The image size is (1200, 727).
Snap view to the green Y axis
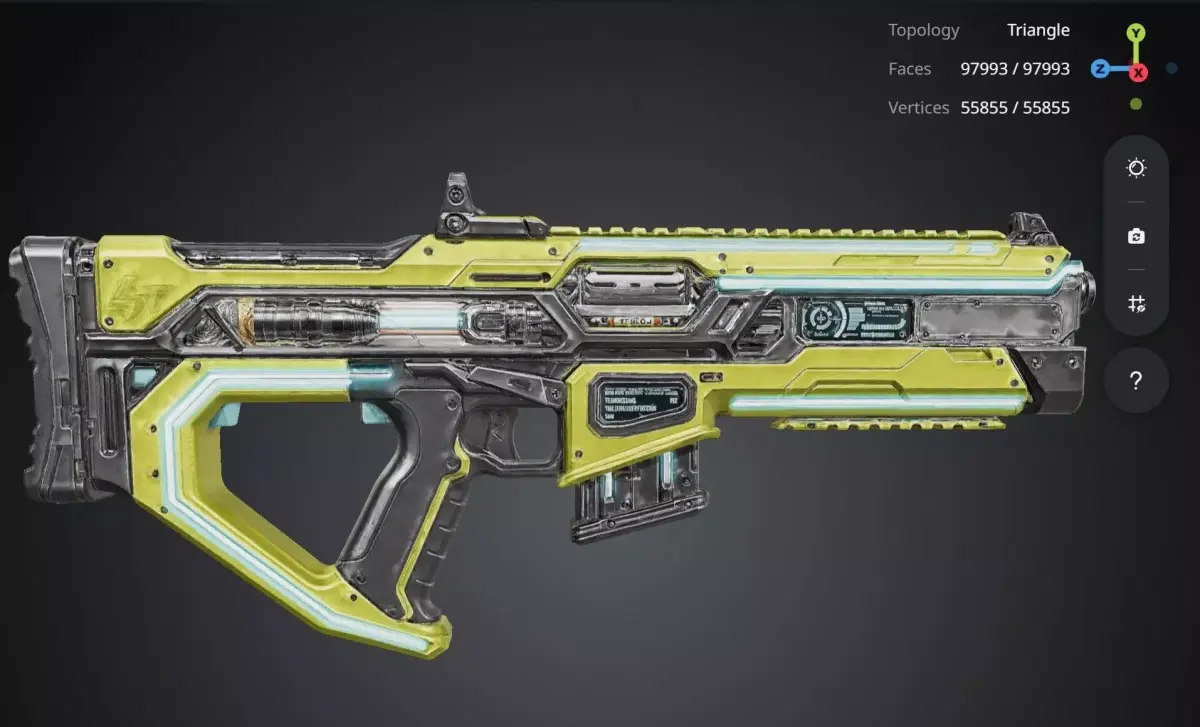pyautogui.click(x=1136, y=33)
